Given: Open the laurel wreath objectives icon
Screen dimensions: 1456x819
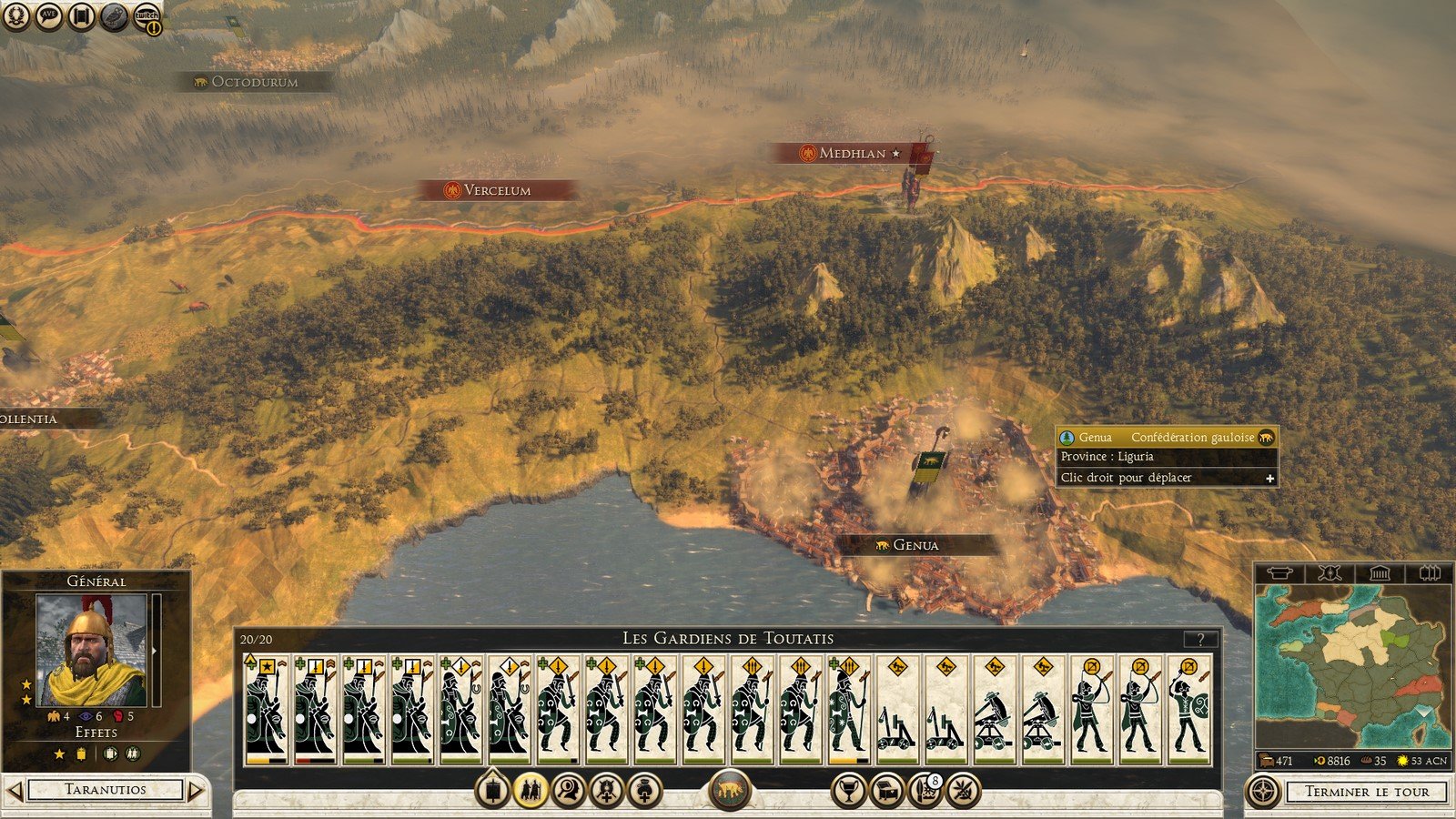Looking at the screenshot, I should [x=16, y=16].
